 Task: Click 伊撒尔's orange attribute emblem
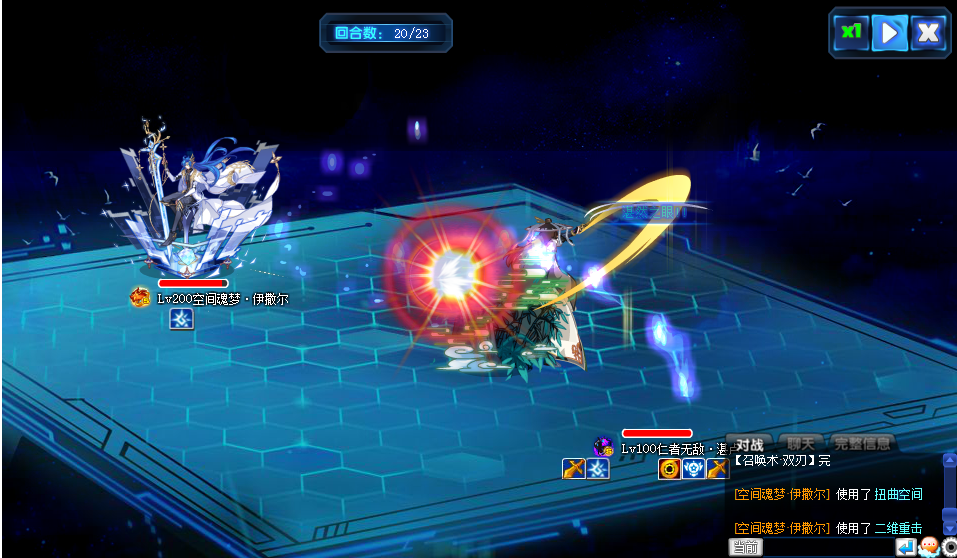pyautogui.click(x=140, y=297)
